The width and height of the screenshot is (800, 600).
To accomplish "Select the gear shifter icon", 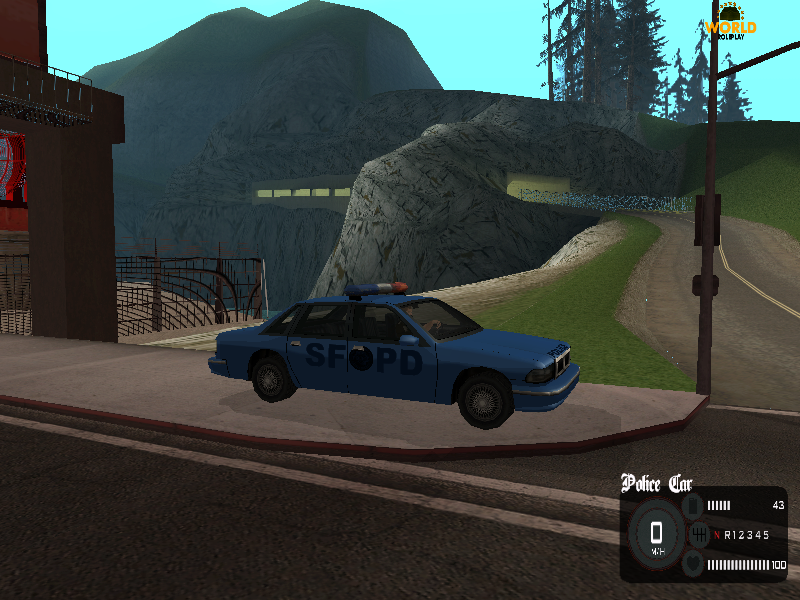I will [x=699, y=535].
